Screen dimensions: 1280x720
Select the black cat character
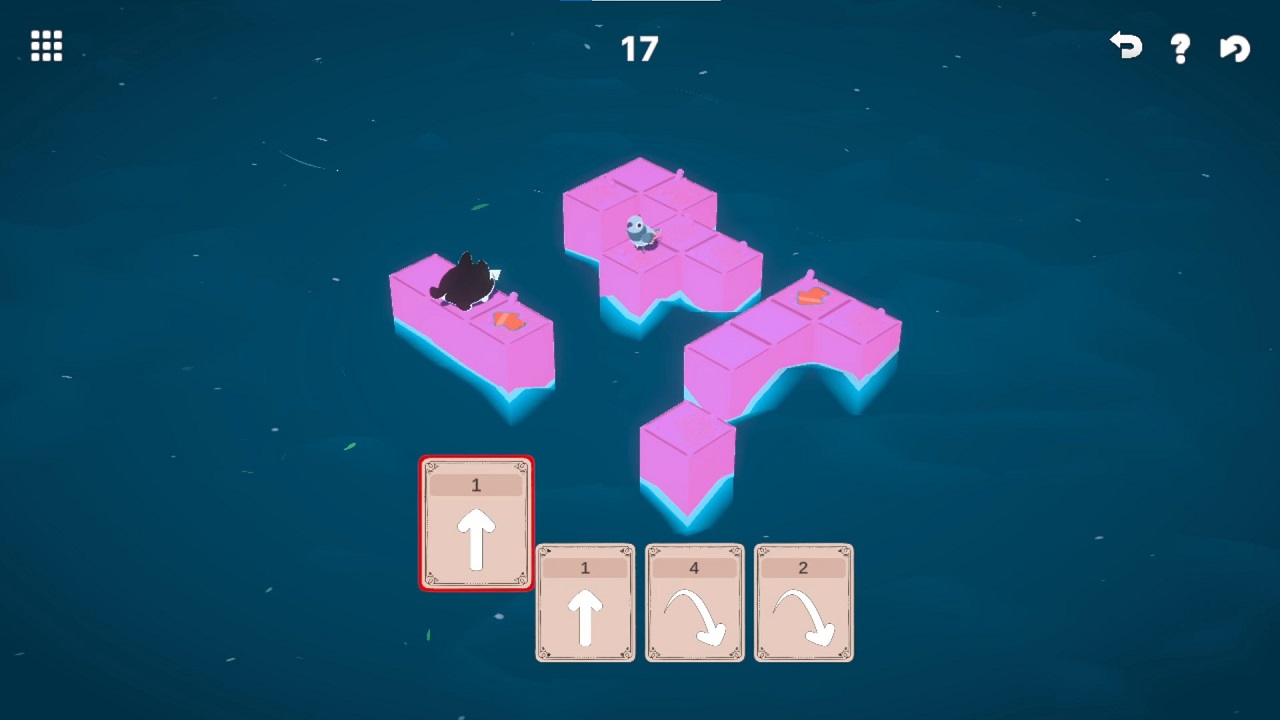[x=465, y=280]
